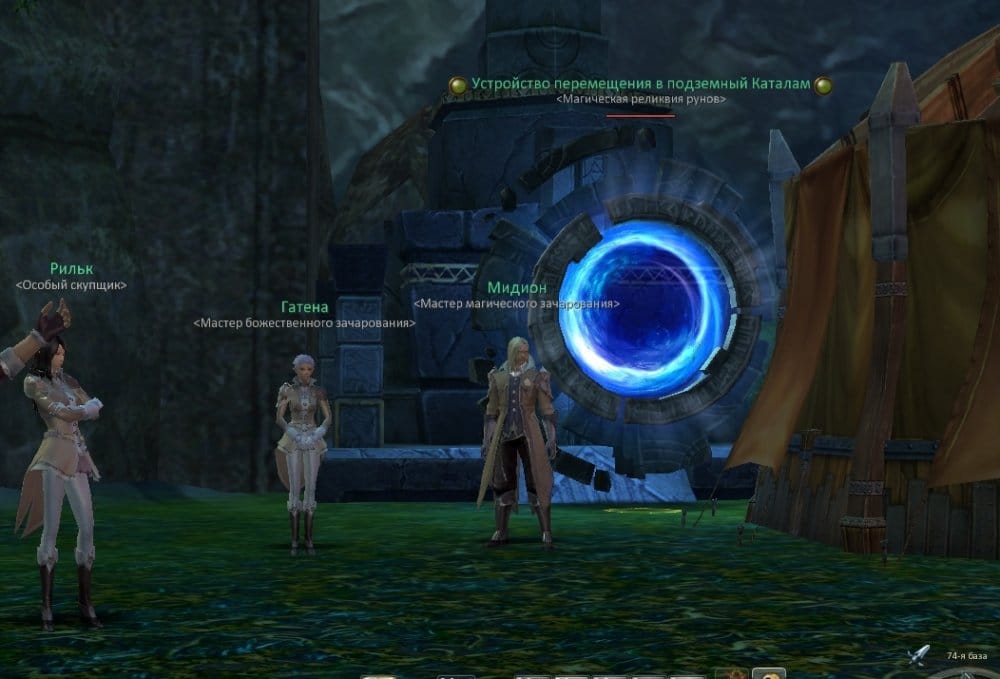Image resolution: width=1000 pixels, height=679 pixels.
Task: Click the white wing icon beside 74-я база
Action: click(920, 655)
